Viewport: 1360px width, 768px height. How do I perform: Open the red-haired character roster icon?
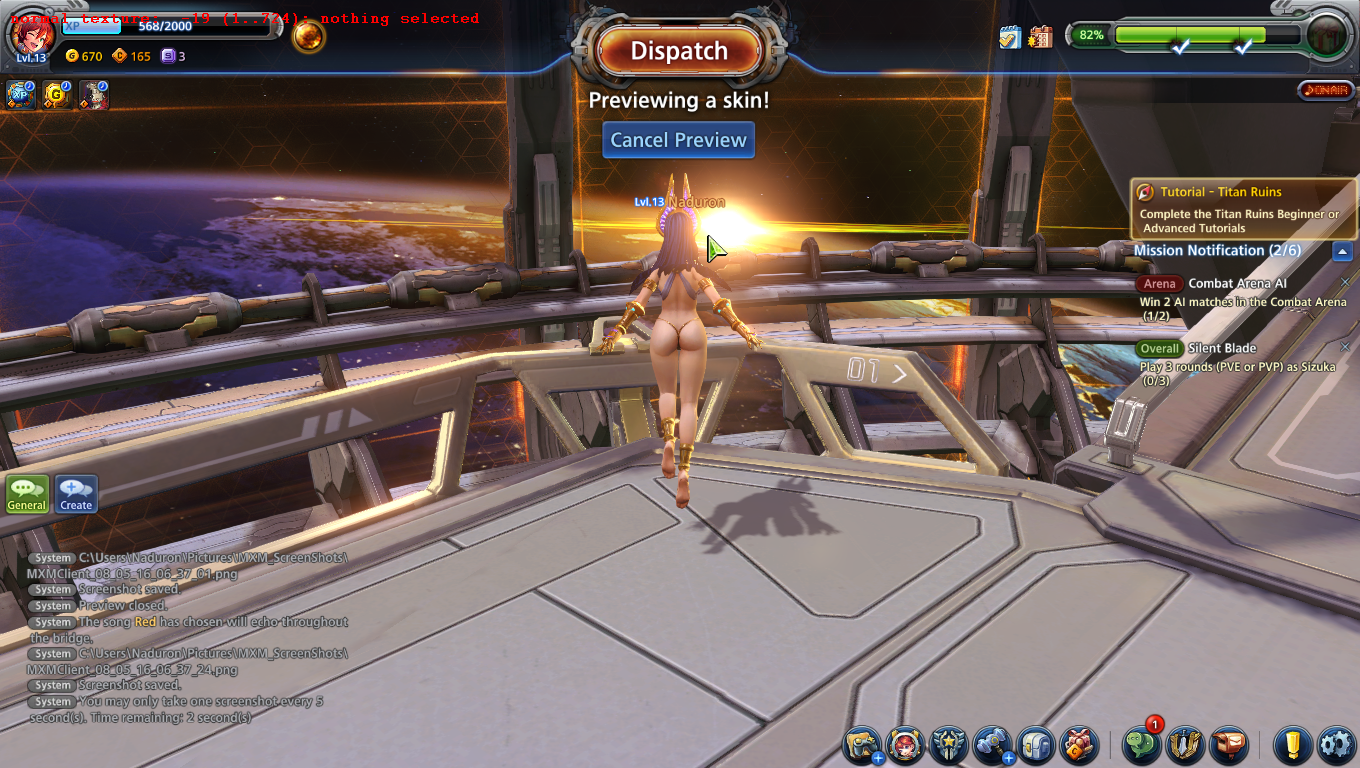(x=906, y=745)
